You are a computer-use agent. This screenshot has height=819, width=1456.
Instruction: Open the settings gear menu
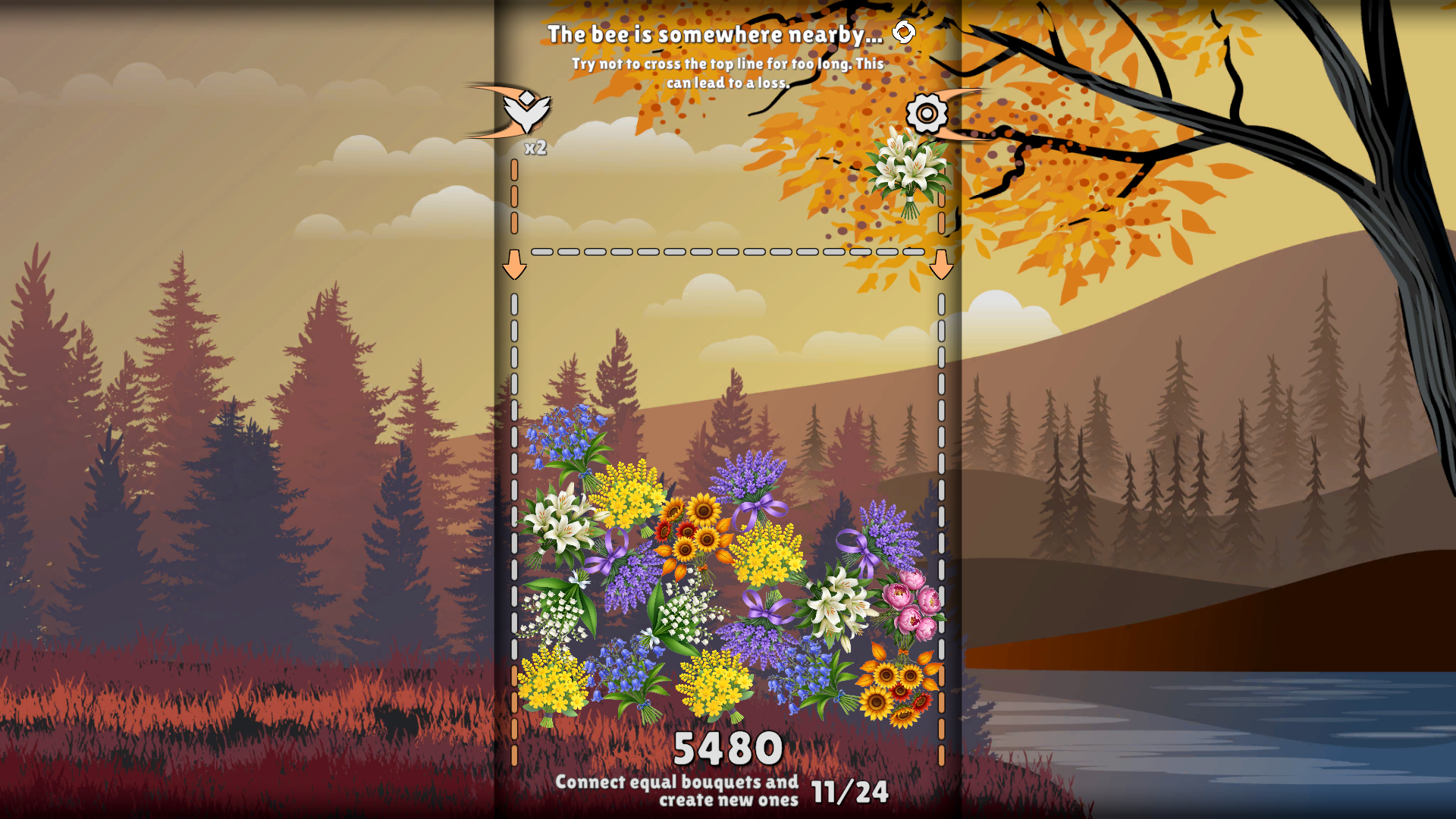pyautogui.click(x=927, y=115)
